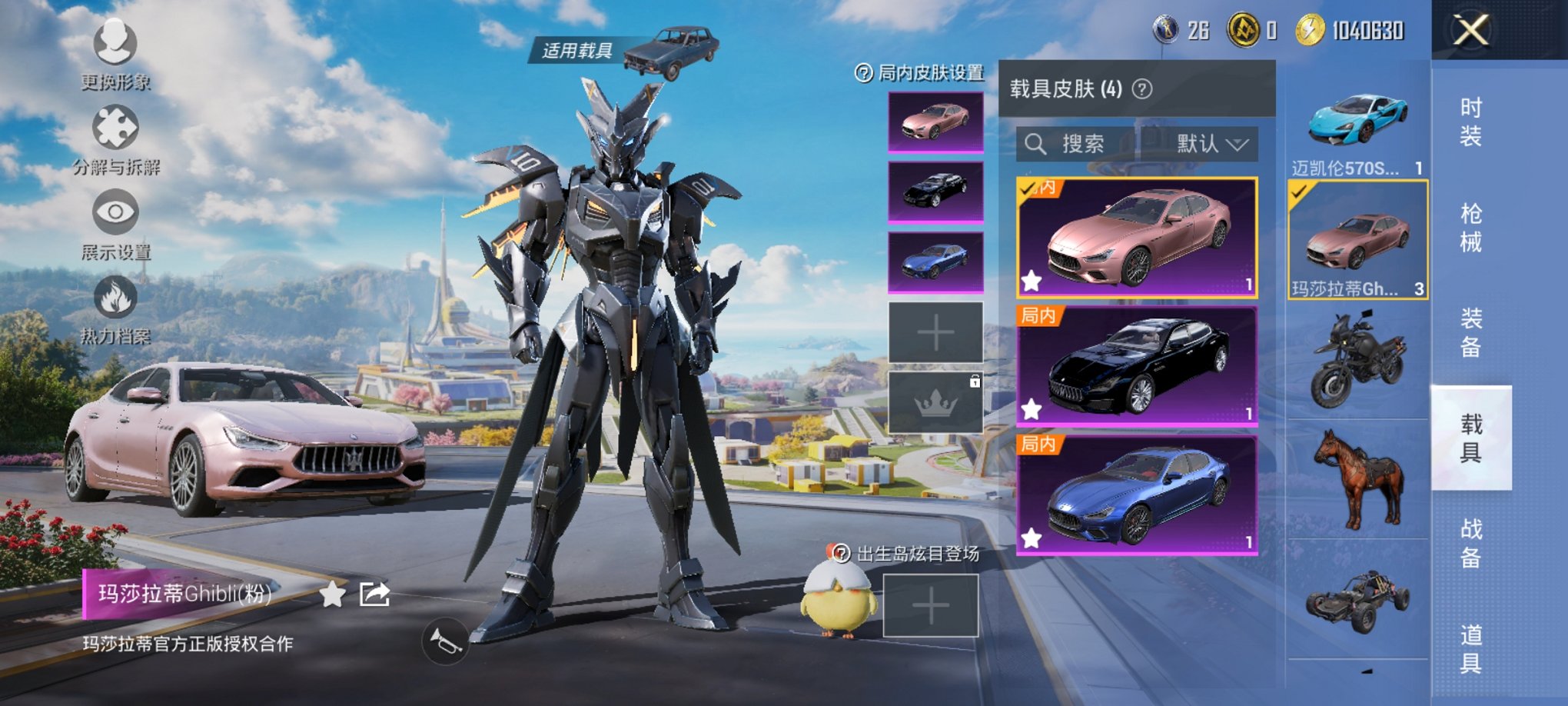Open the 默认 sort dropdown

click(x=1211, y=144)
